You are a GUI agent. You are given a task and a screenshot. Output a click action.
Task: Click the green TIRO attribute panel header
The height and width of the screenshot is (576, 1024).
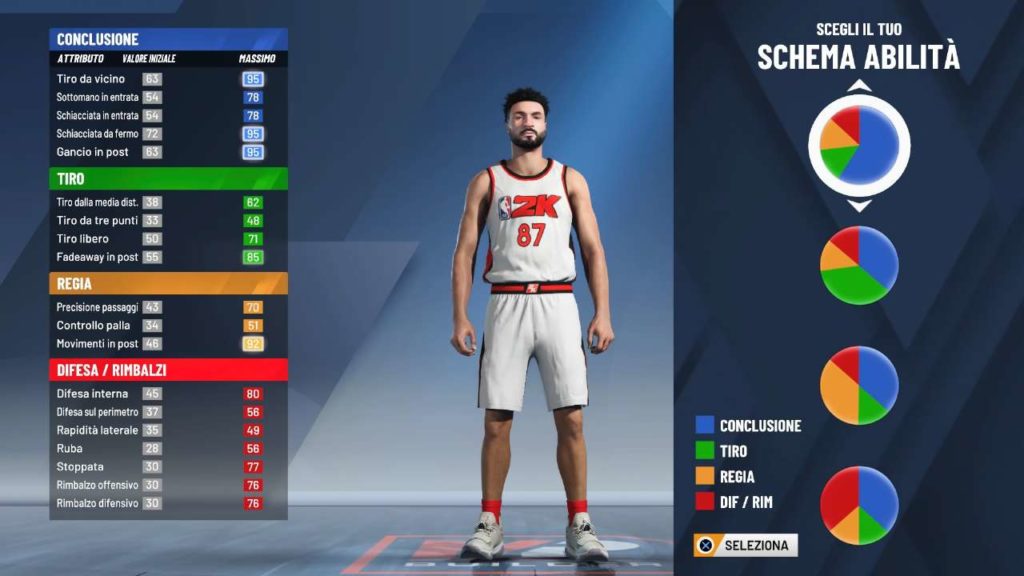coord(168,179)
